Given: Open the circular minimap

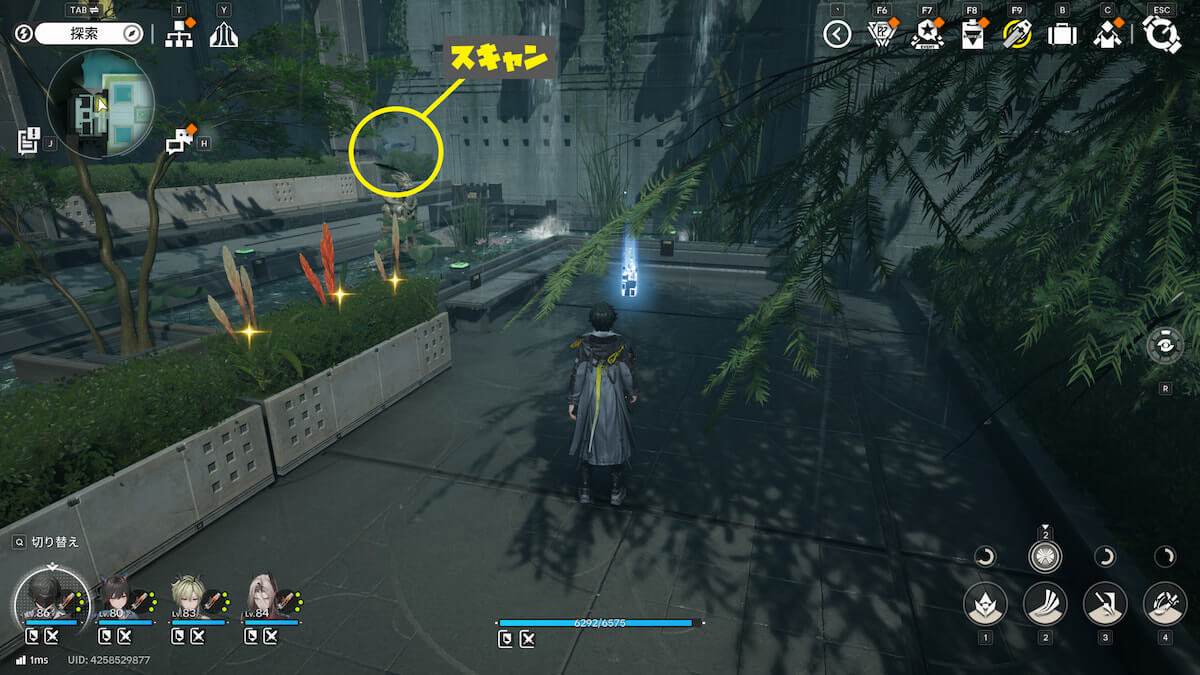Looking at the screenshot, I should coord(100,103).
